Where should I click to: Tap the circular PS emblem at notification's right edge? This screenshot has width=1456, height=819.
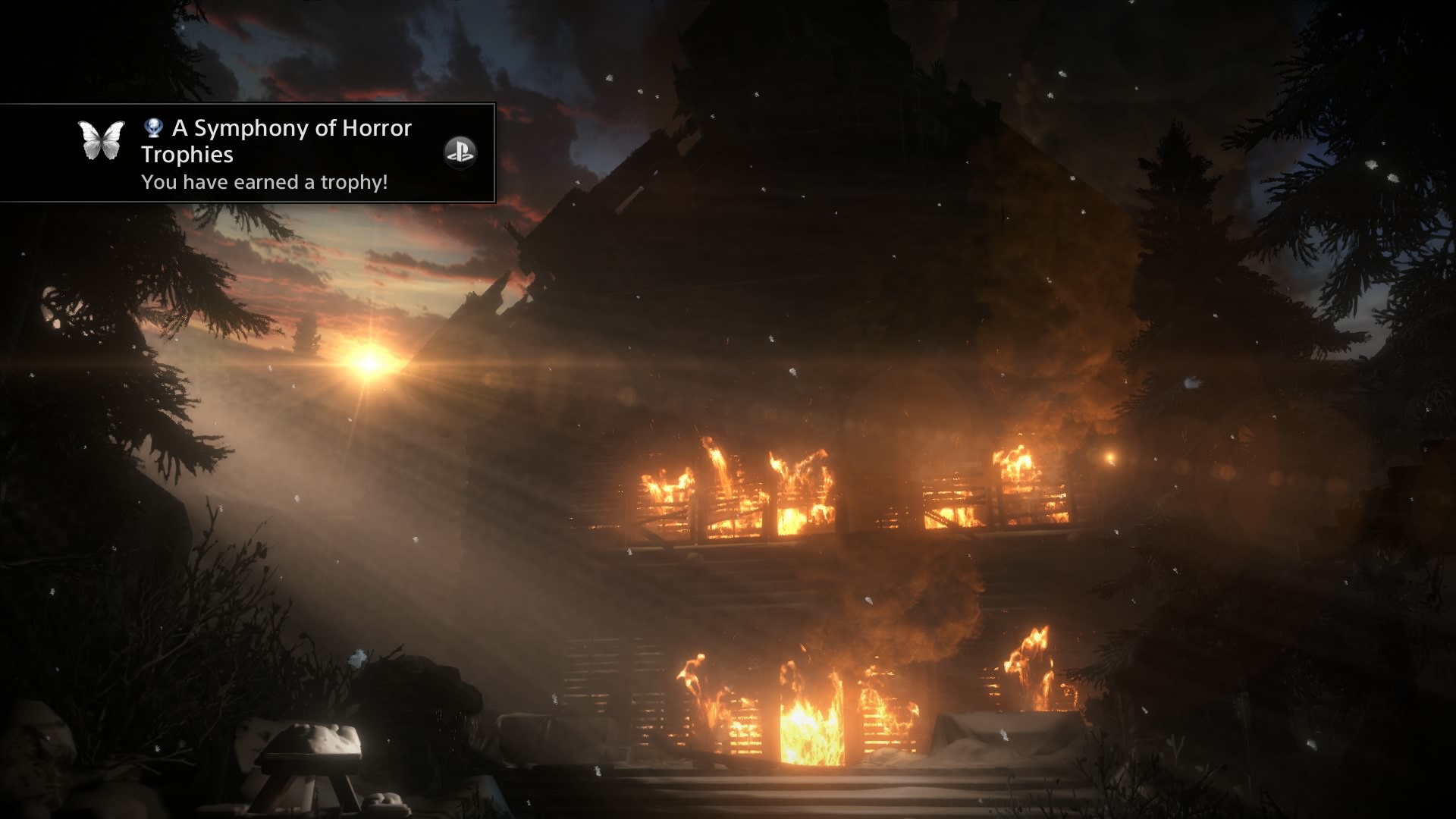click(x=460, y=152)
